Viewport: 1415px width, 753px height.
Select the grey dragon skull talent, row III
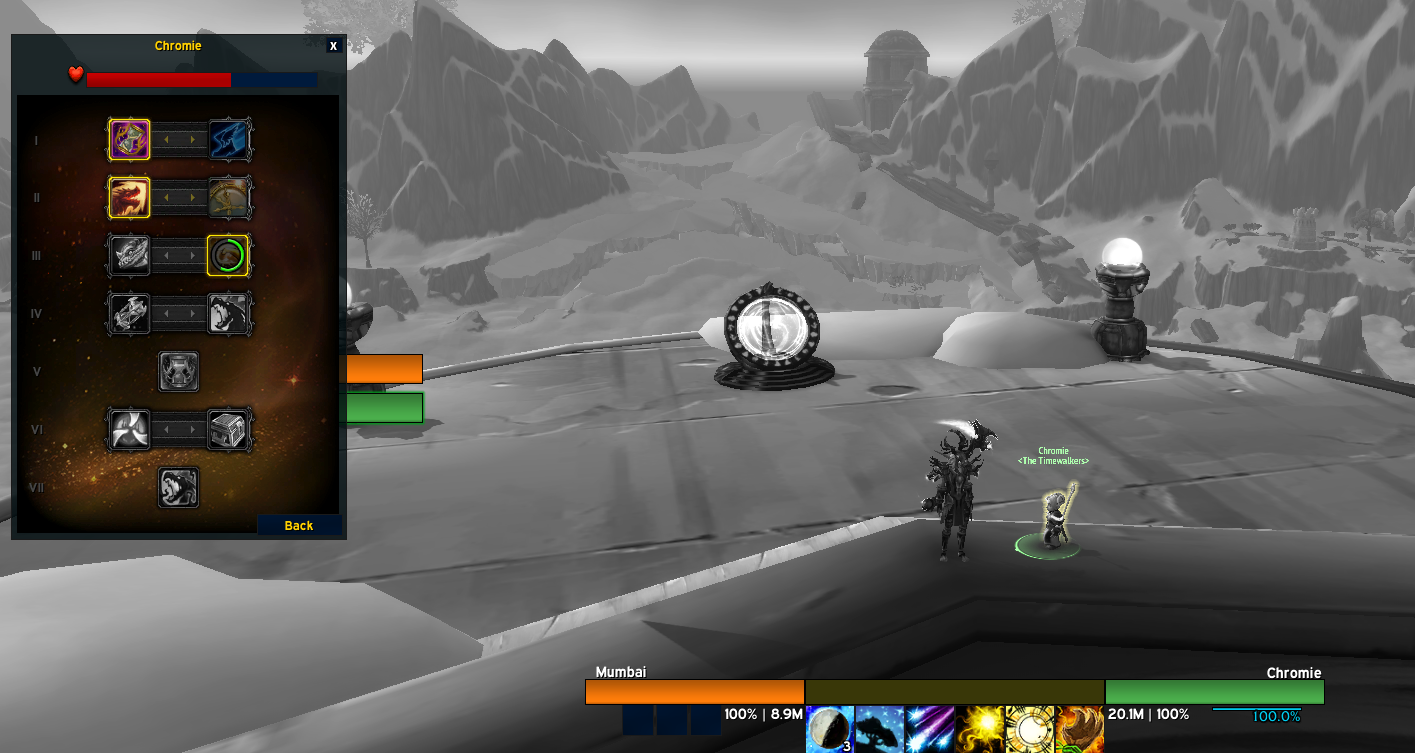(130, 255)
